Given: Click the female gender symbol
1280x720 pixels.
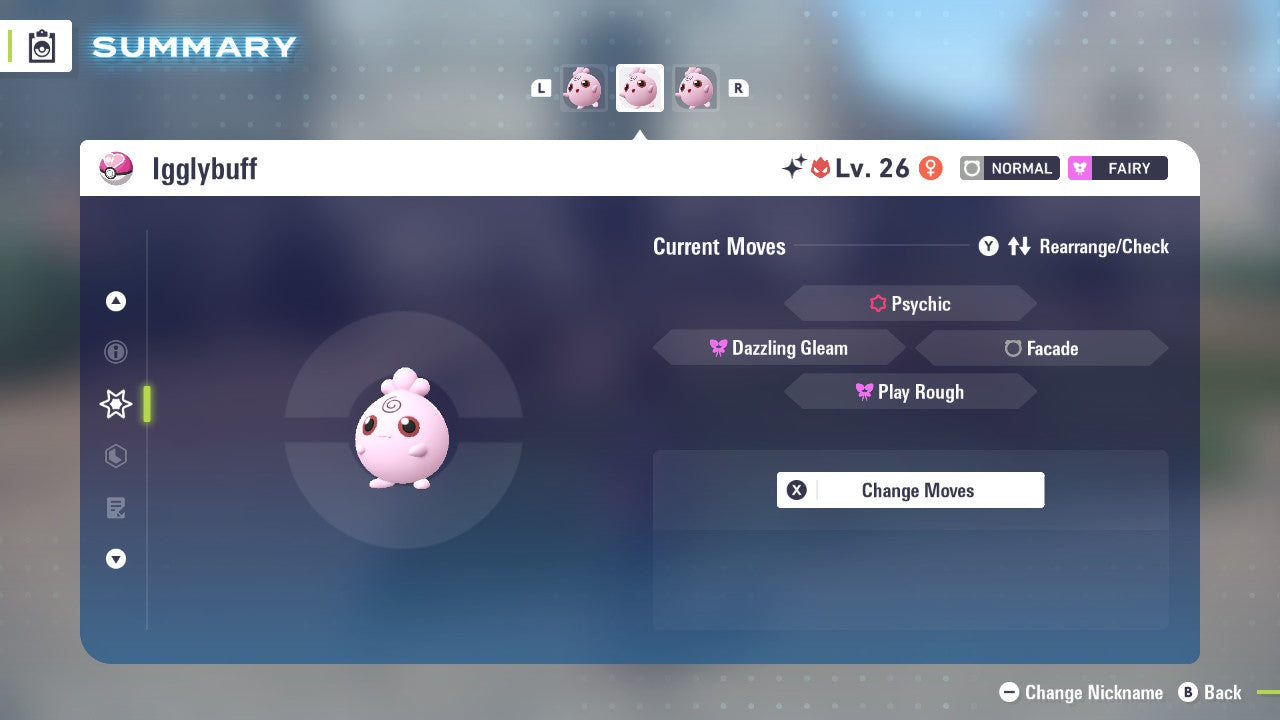Looking at the screenshot, I should (x=930, y=168).
